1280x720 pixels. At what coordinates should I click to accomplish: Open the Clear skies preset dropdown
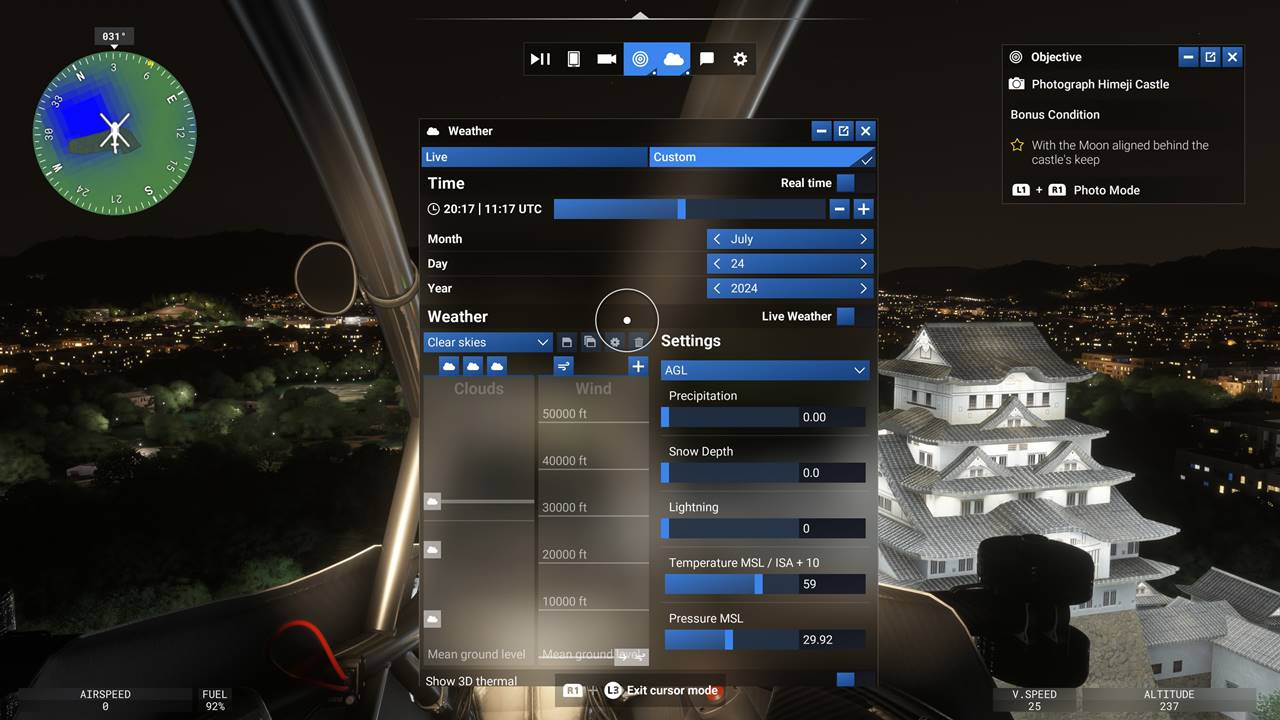click(488, 342)
